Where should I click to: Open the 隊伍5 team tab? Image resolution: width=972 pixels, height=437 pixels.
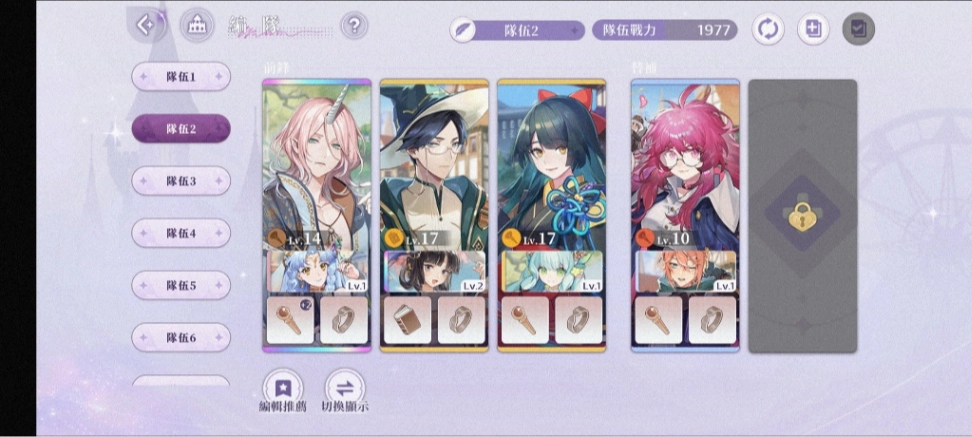click(181, 285)
